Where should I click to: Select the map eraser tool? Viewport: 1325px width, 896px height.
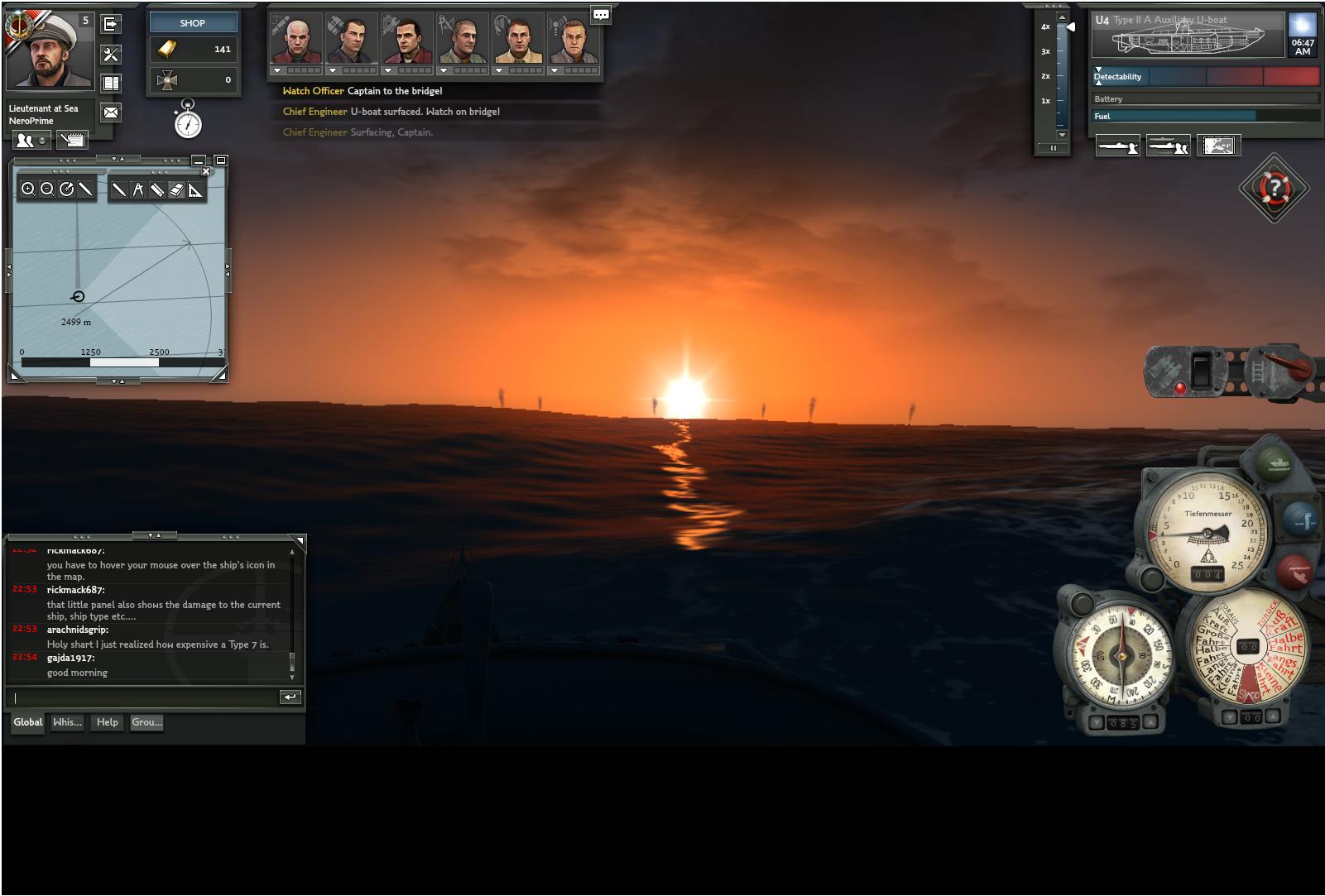coord(175,189)
